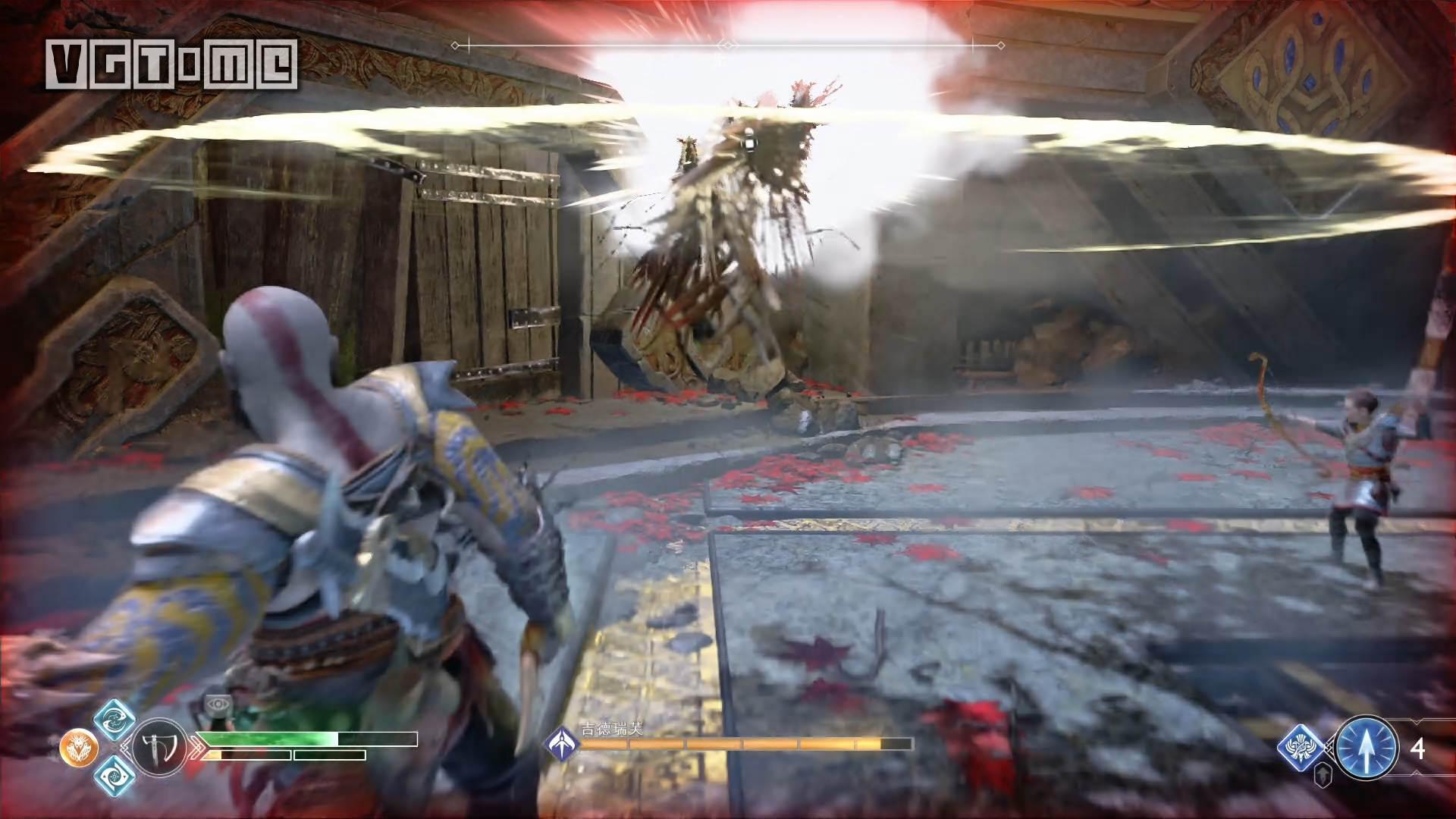Trigger the lower blue frost runic attack diamond
1456x819 pixels.
coord(115,776)
